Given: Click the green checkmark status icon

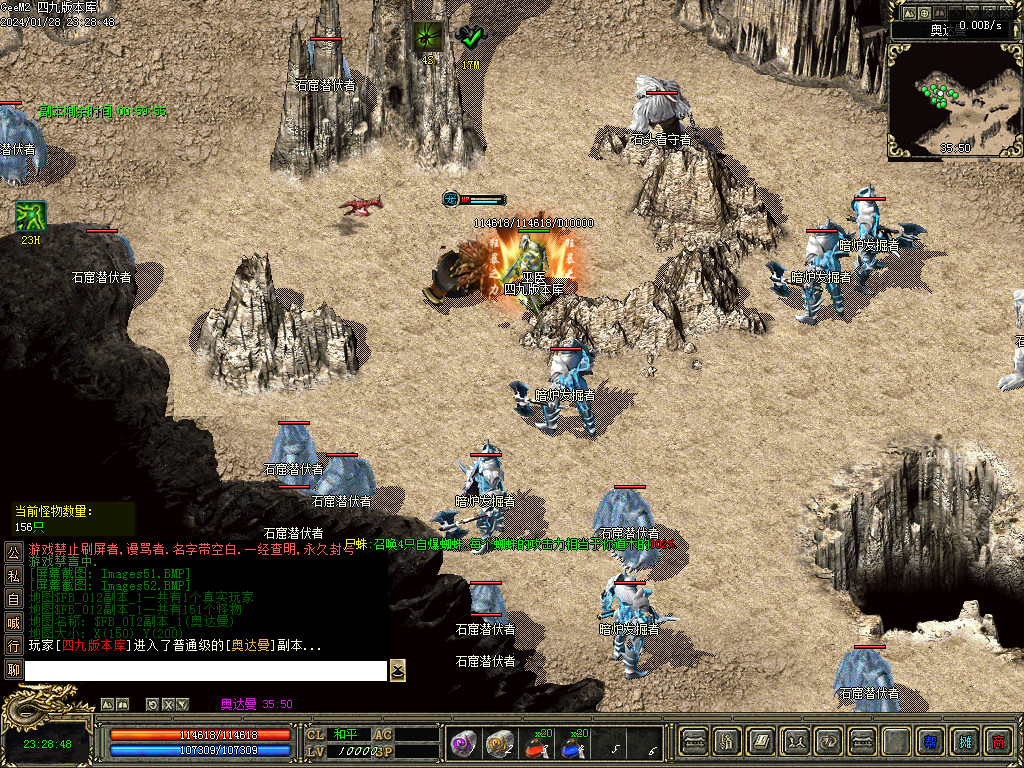Looking at the screenshot, I should (x=469, y=38).
